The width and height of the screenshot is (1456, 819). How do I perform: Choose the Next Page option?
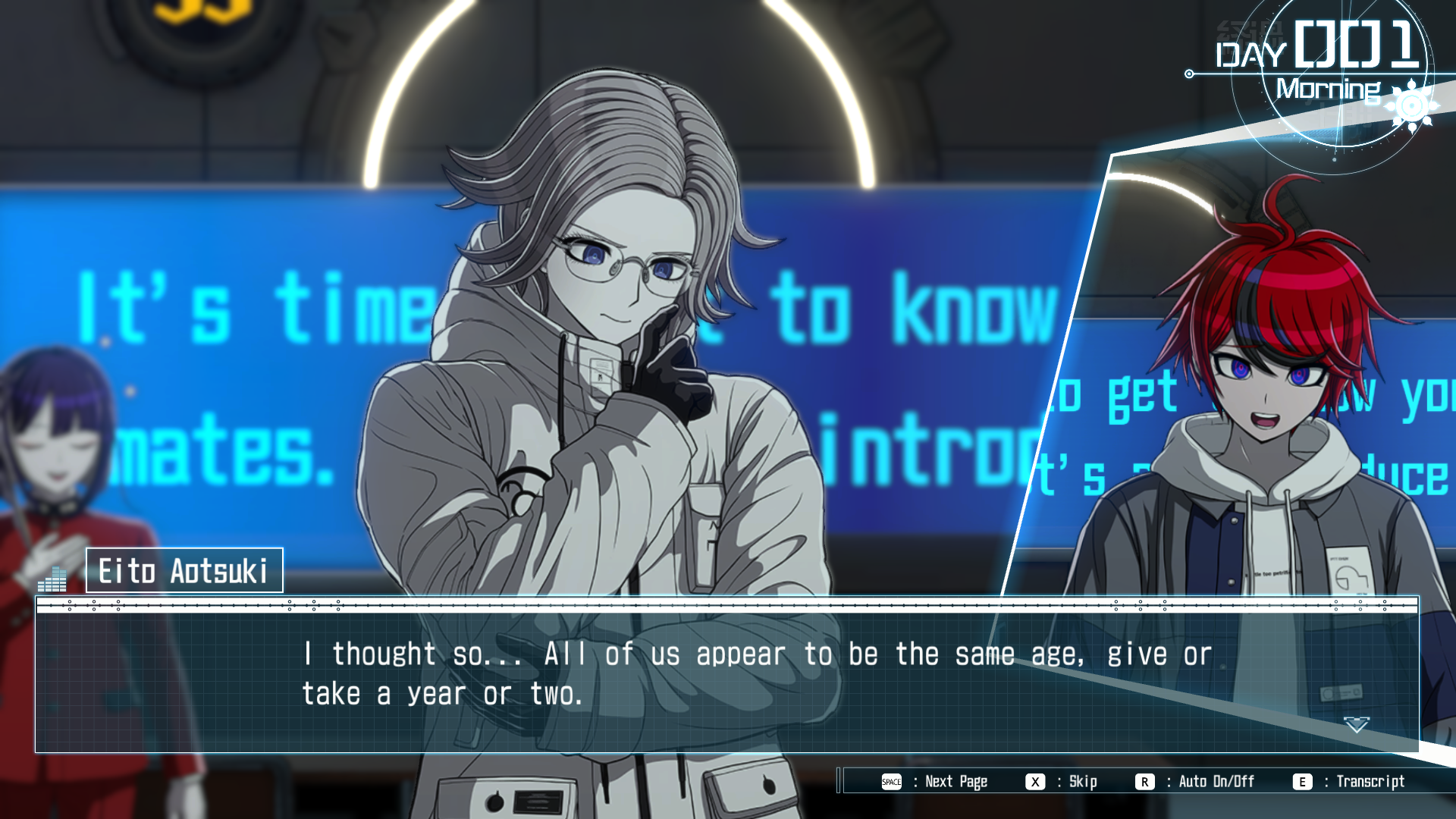(x=955, y=782)
